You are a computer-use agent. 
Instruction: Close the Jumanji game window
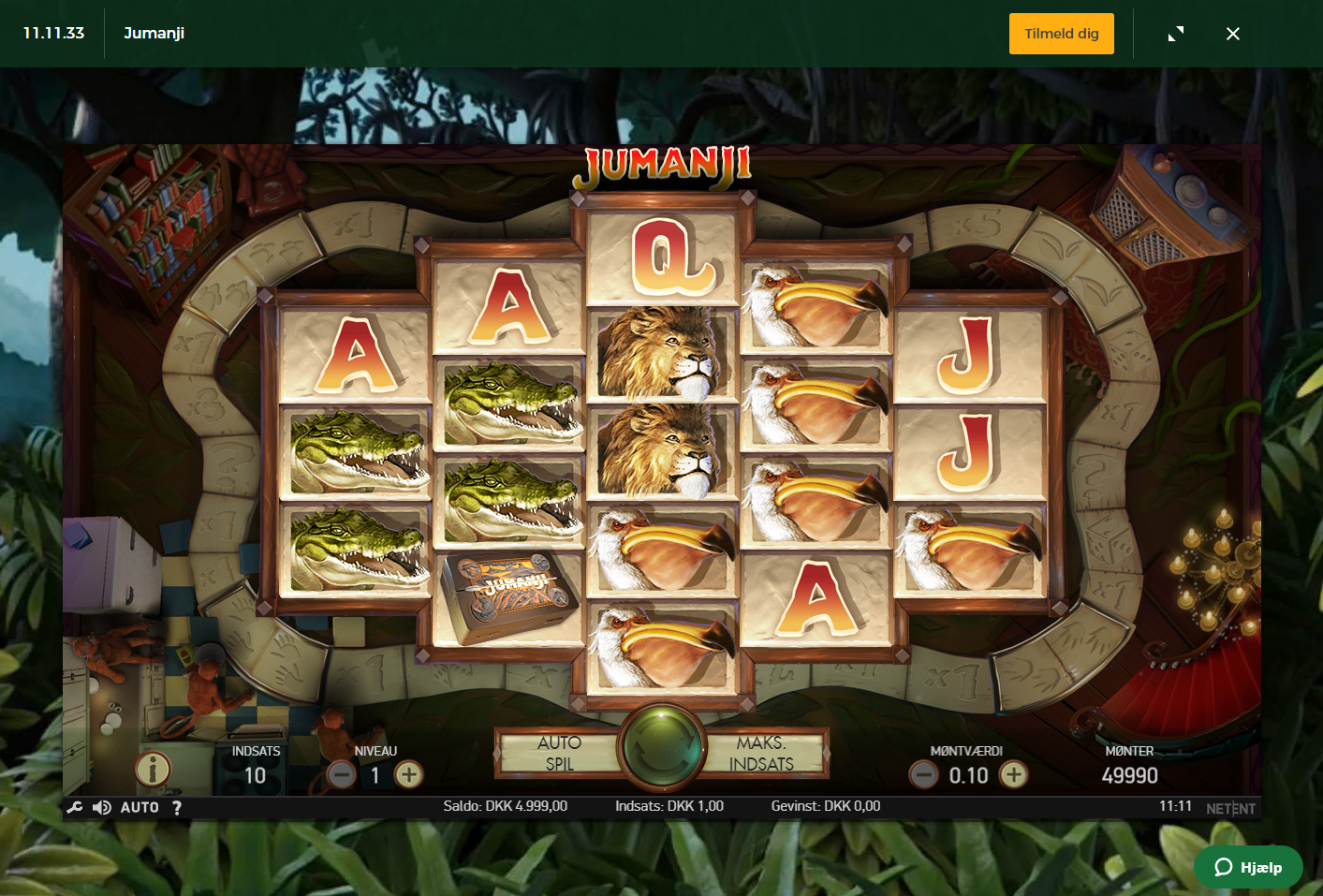click(x=1233, y=34)
